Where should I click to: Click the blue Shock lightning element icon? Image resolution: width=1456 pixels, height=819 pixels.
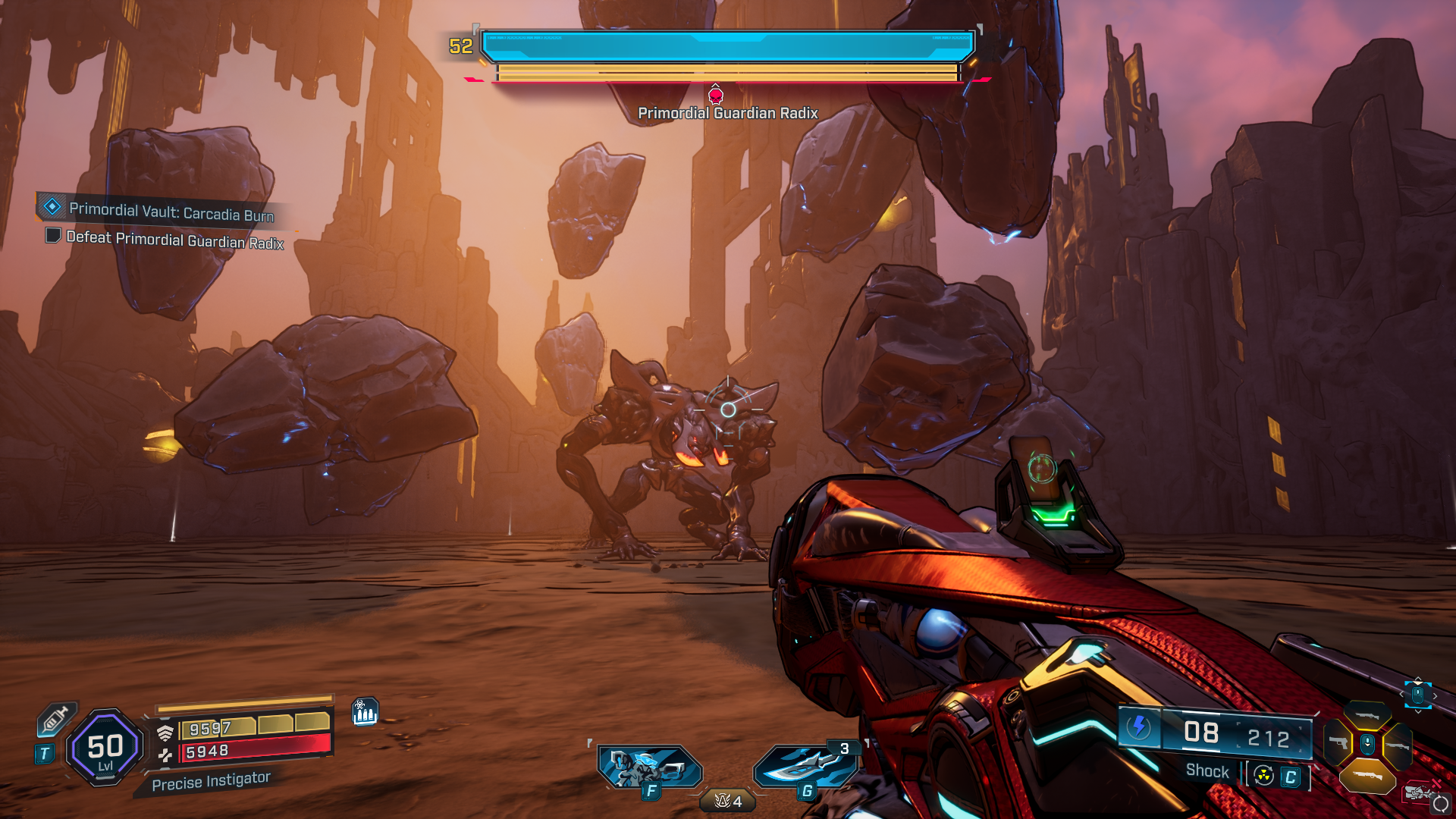point(1138,726)
